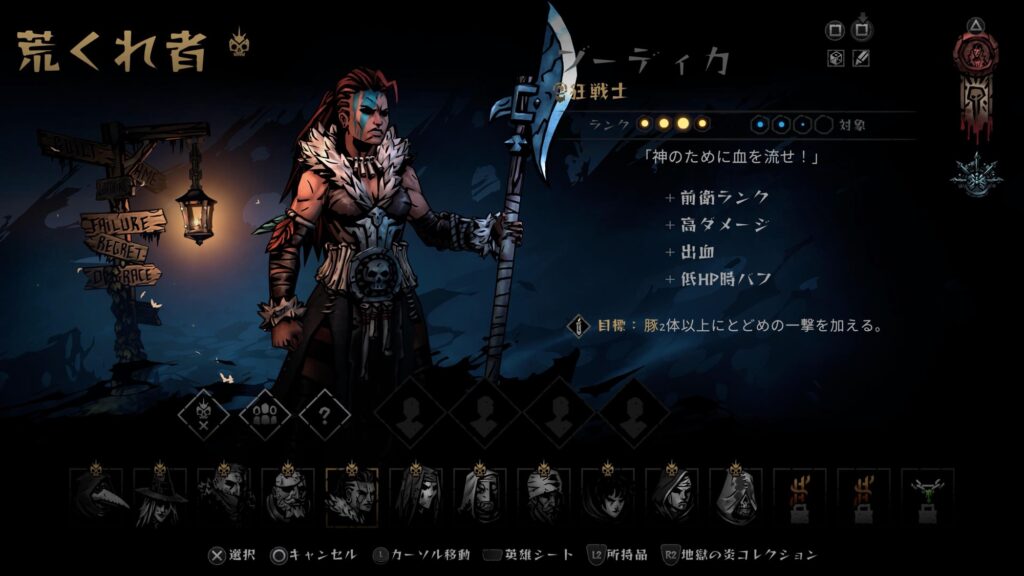The image size is (1024, 576).
Task: Rename the hero using the quill icon
Action: 861,59
